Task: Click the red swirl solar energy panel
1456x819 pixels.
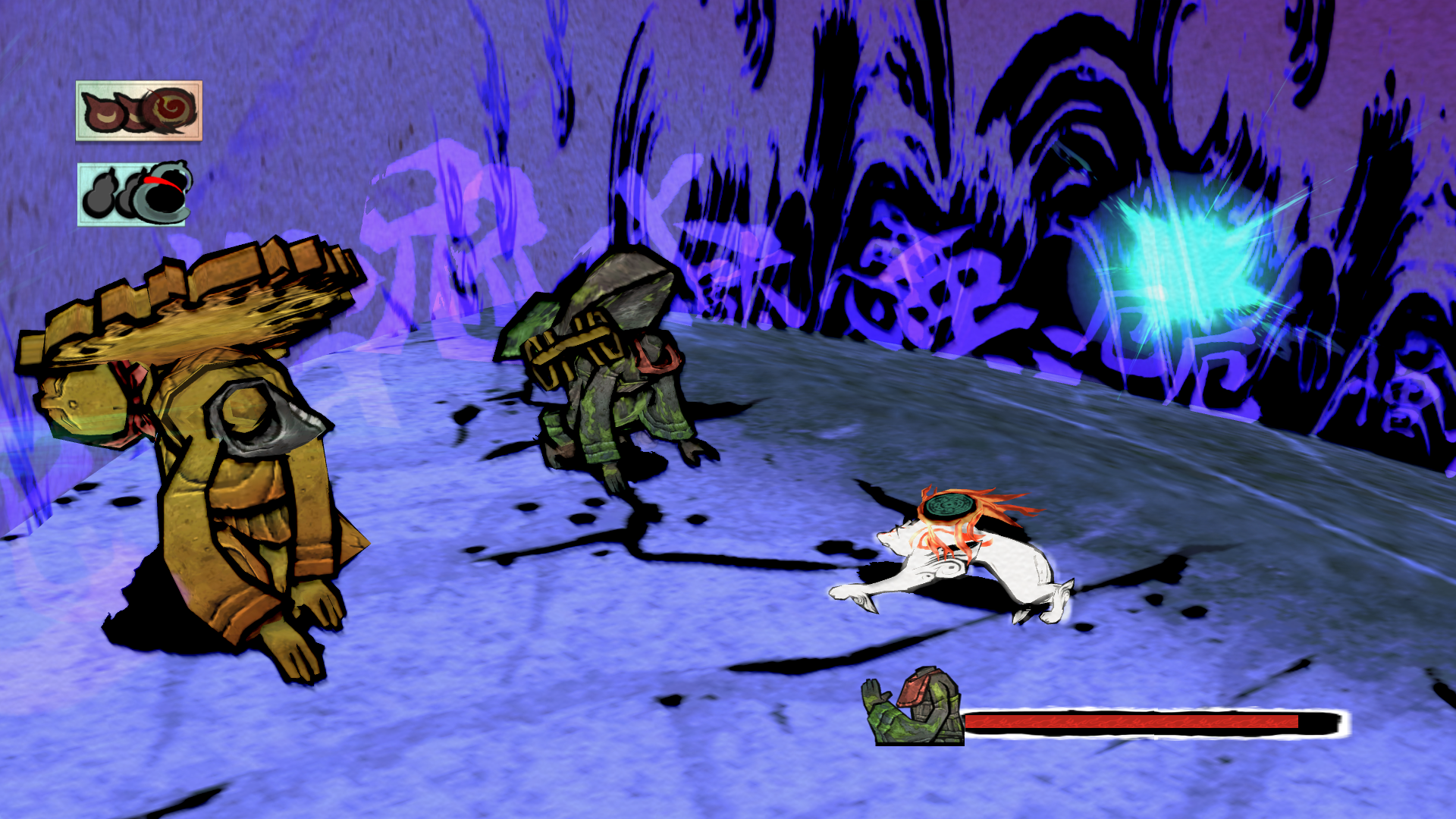Action: pos(139,111)
